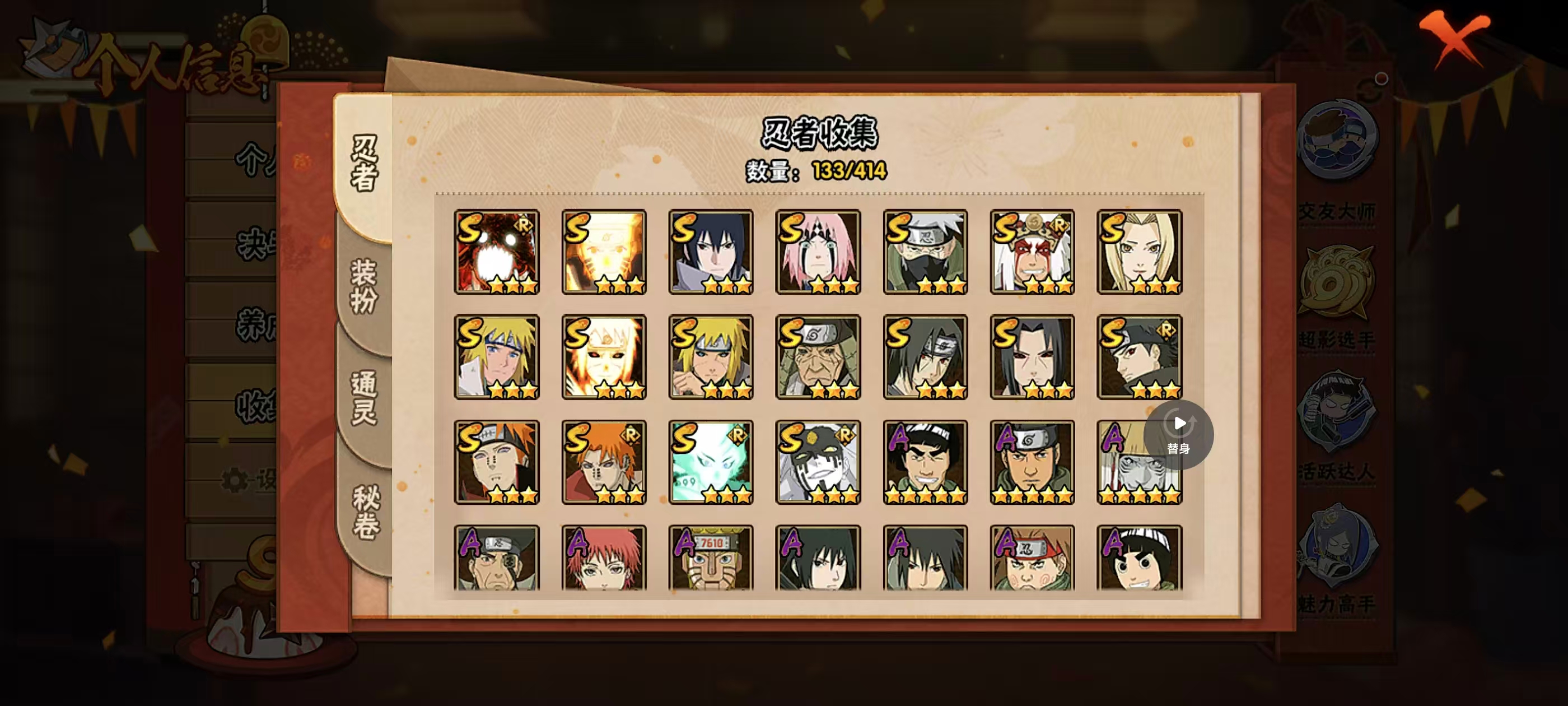Select the red beast-cloak S-rank card
The image size is (1568, 706).
496,252
